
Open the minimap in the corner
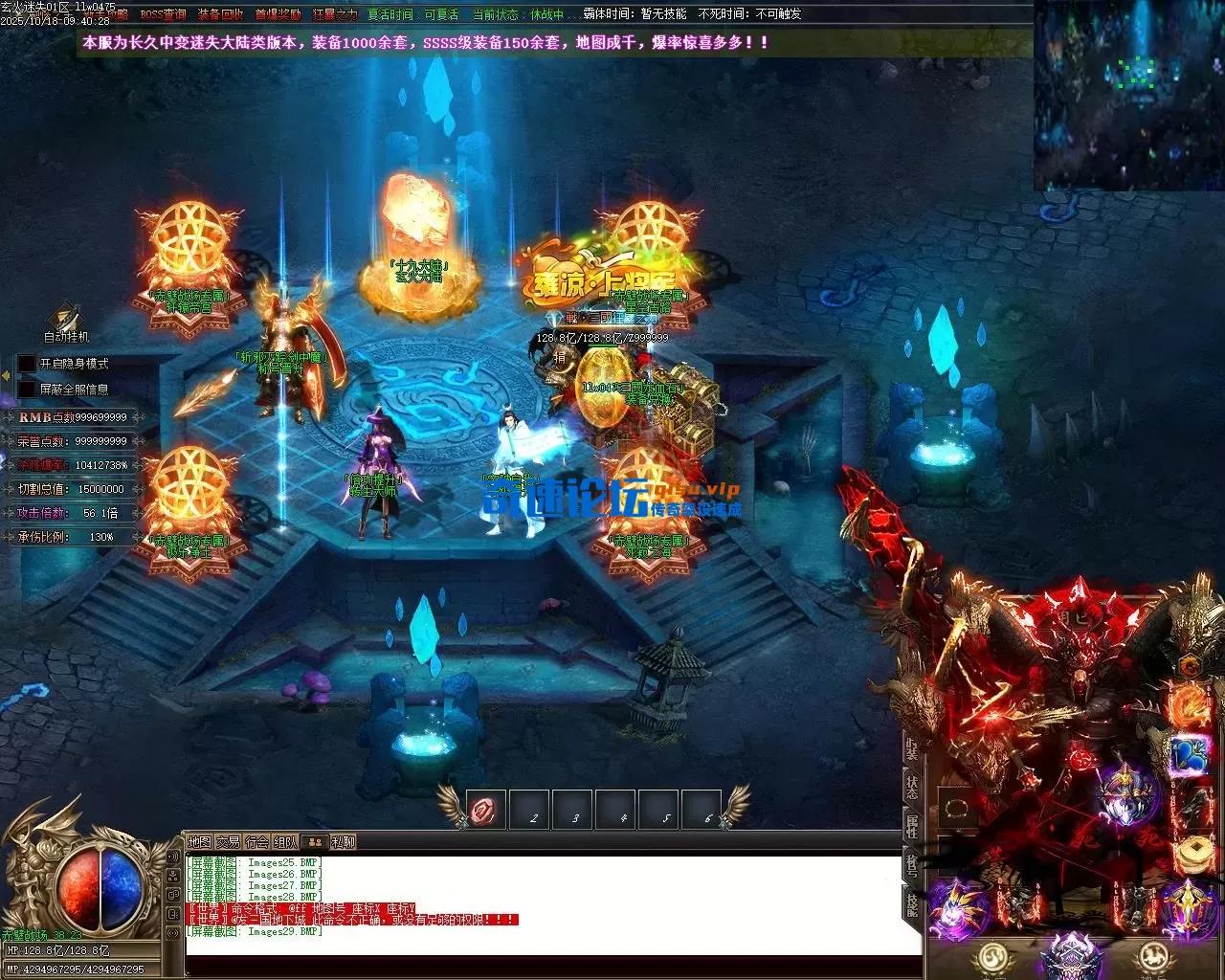point(1128,96)
